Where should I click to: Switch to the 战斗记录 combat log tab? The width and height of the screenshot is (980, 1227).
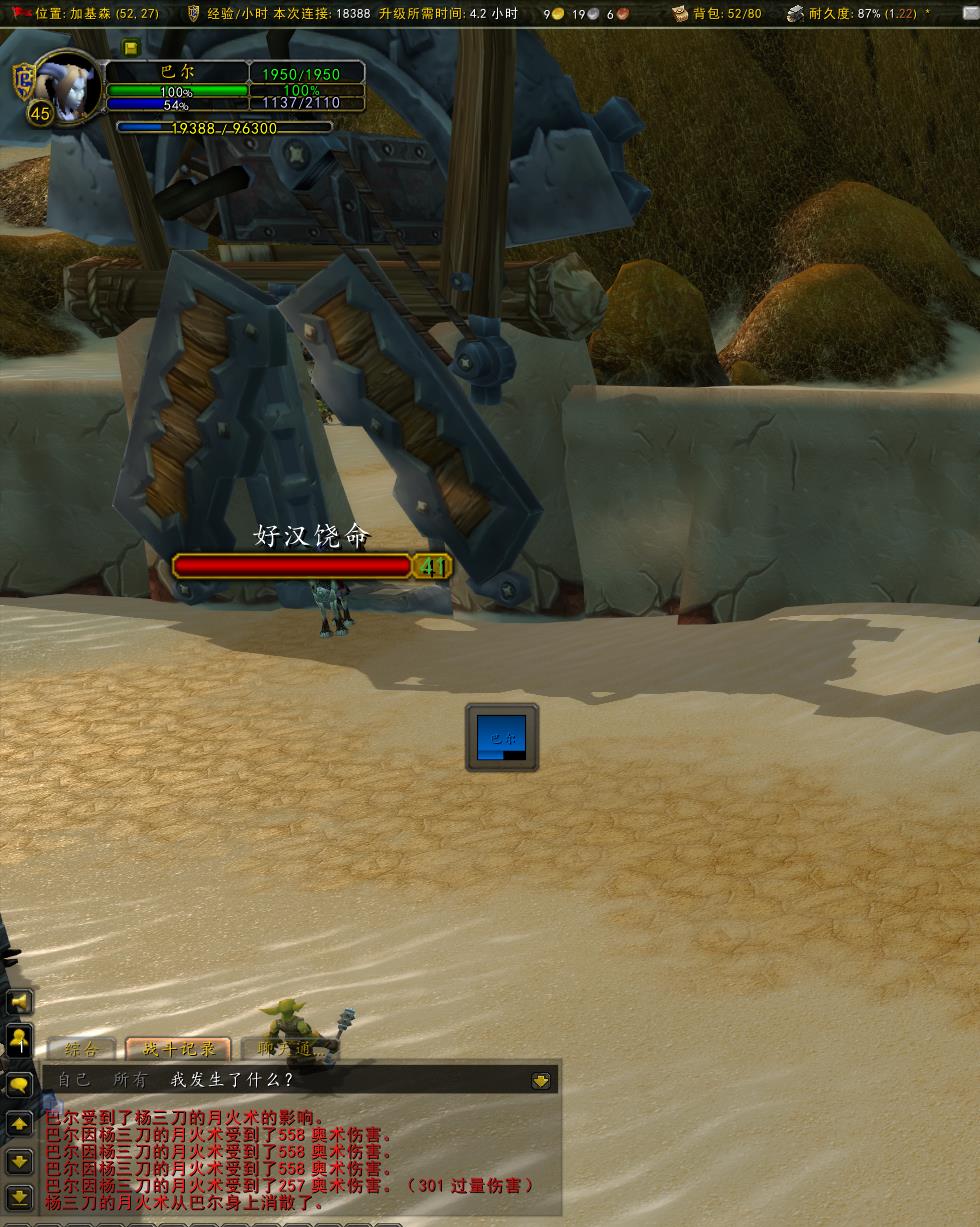pos(179,1049)
